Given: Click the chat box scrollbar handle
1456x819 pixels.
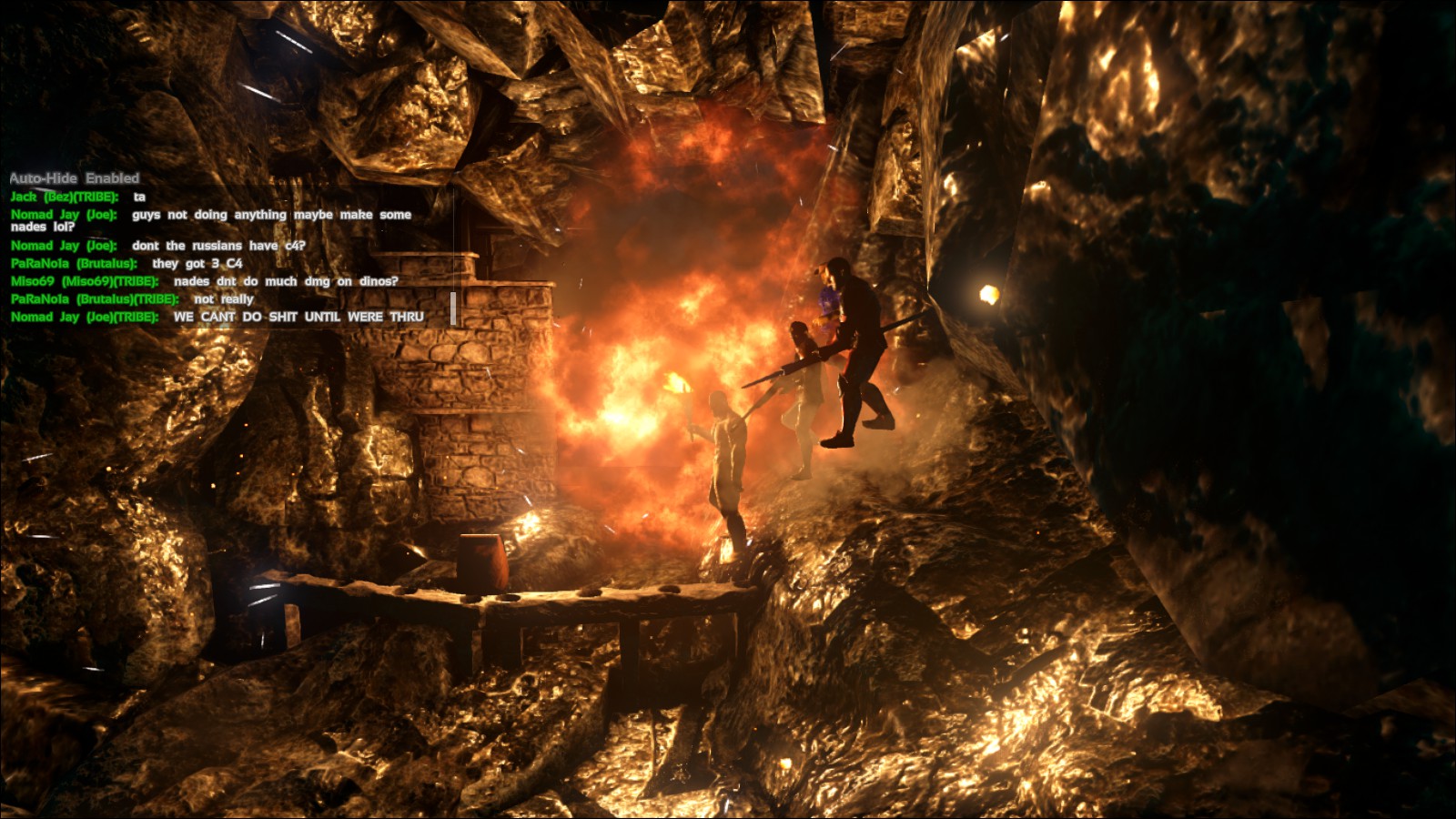Looking at the screenshot, I should click(453, 308).
